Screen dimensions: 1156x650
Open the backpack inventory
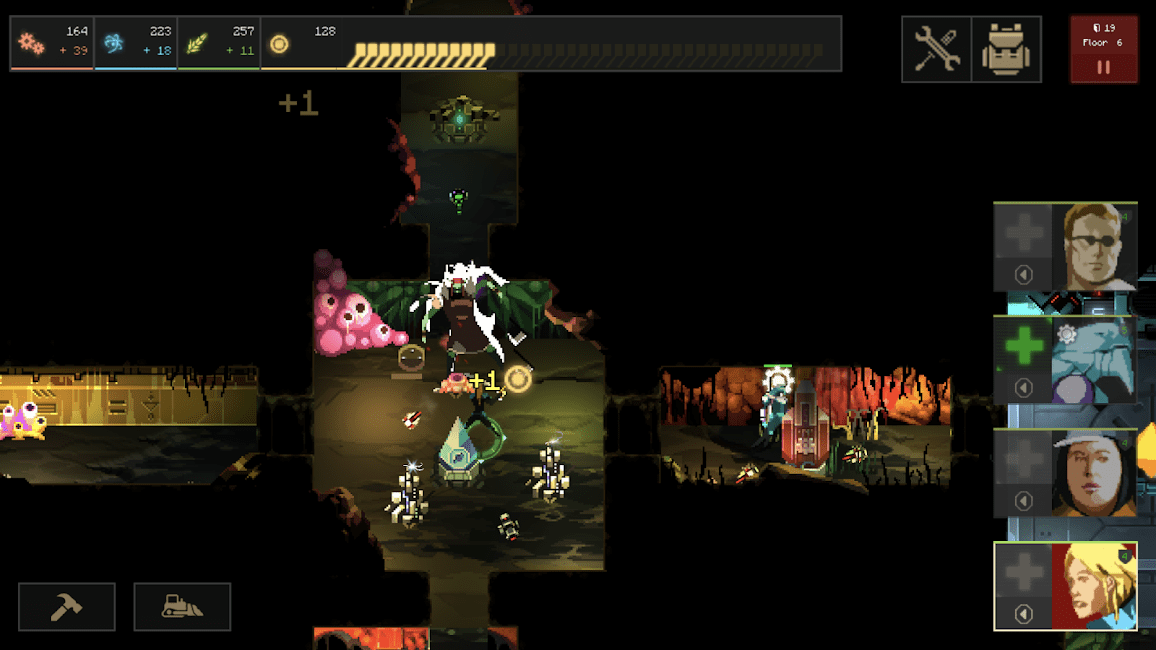(x=1006, y=49)
